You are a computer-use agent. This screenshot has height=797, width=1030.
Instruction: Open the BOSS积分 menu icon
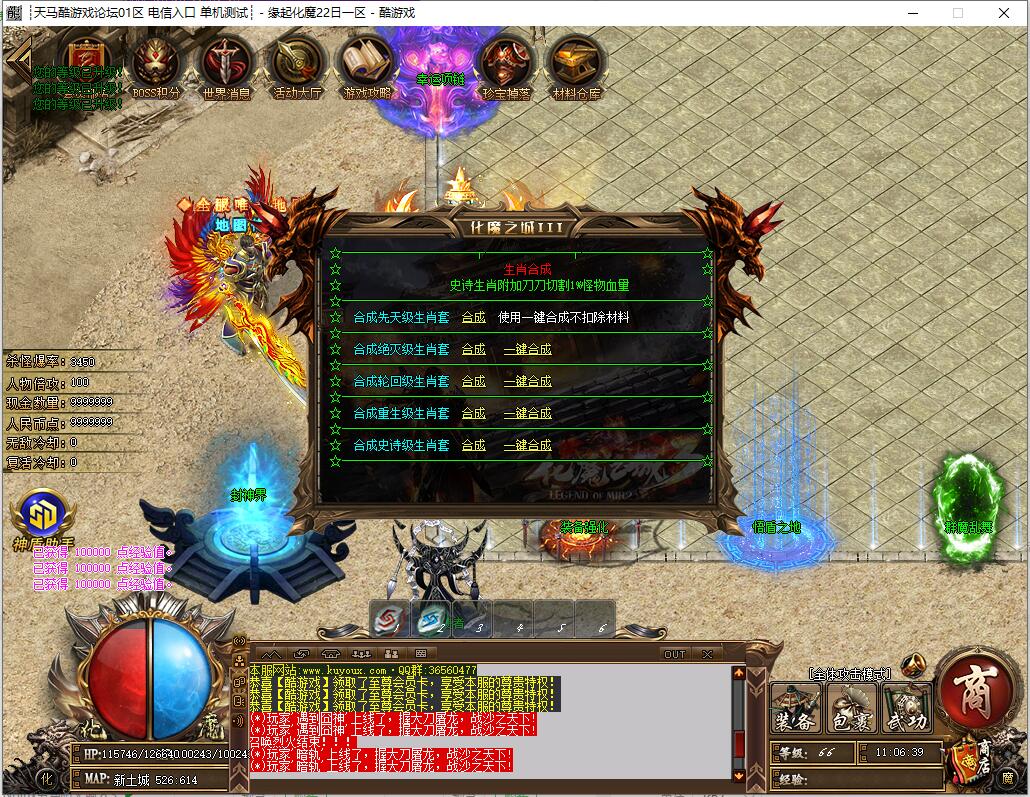157,65
